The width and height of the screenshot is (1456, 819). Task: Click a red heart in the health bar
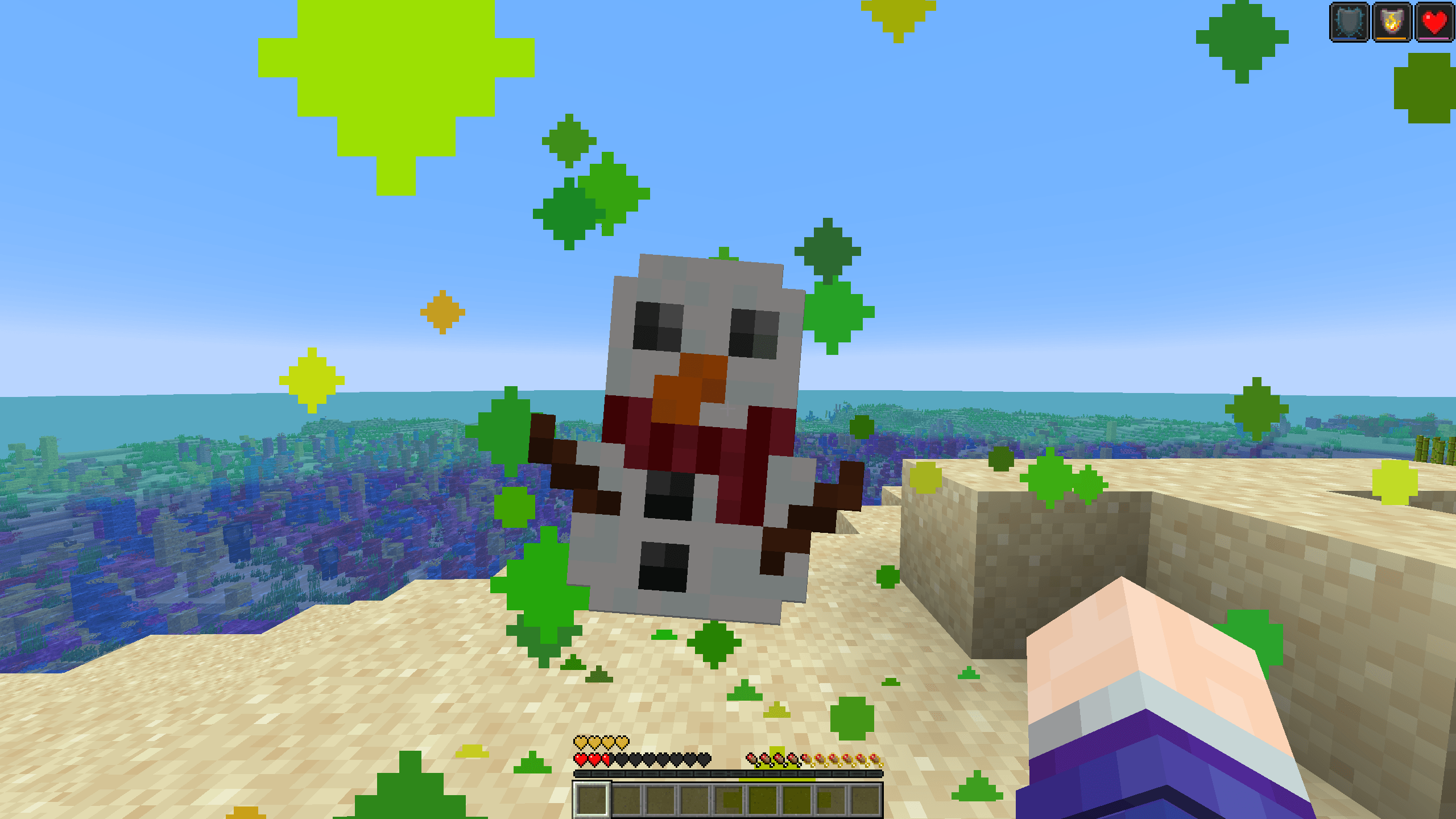(581, 760)
